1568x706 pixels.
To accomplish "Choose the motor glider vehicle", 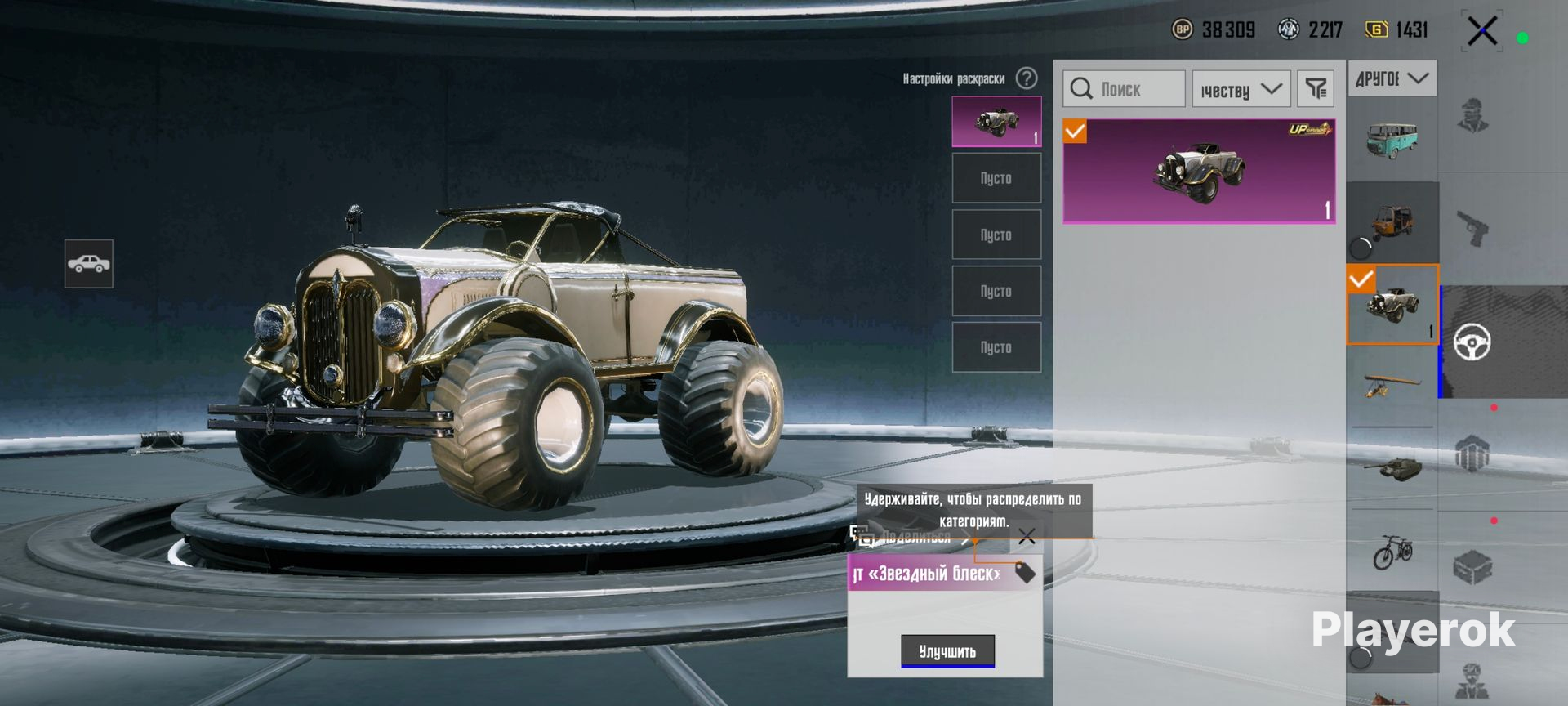I will coord(1392,384).
